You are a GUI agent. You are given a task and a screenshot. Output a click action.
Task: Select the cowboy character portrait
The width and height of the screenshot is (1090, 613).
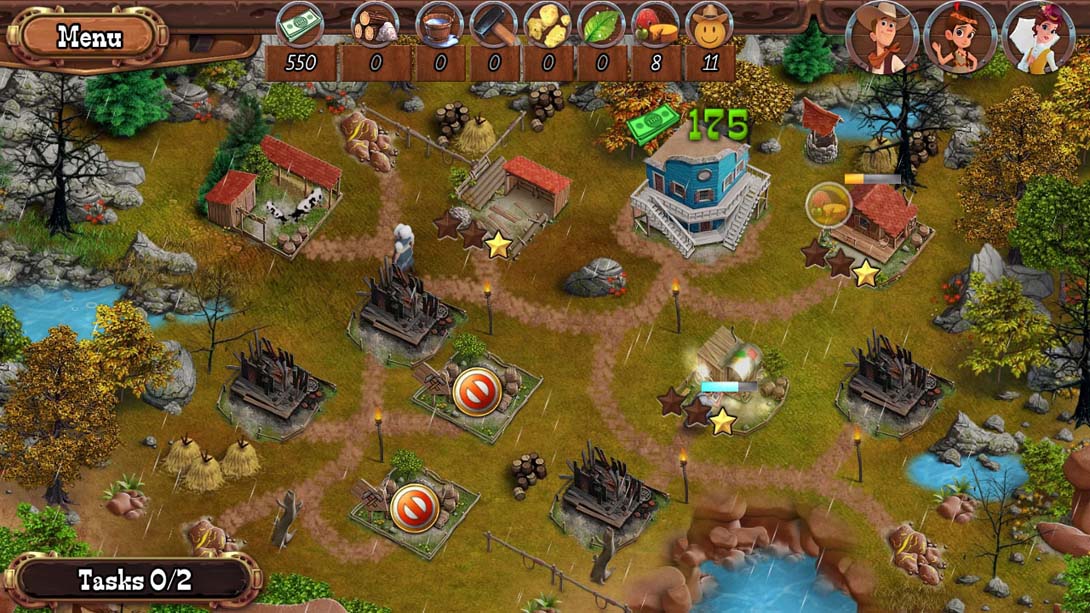coord(881,37)
